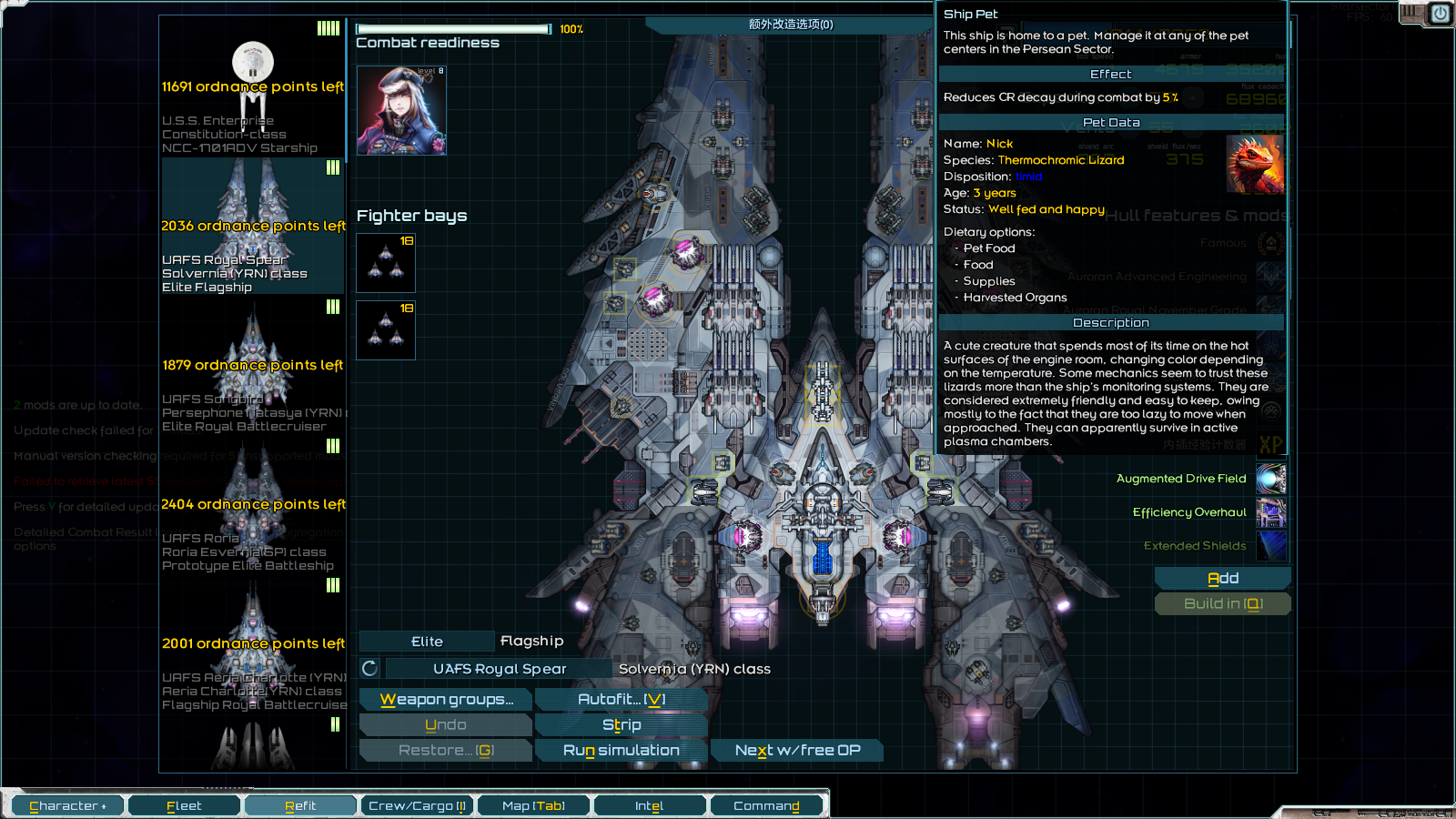Select the Efficiency Overhaul hullmod icon

click(x=1270, y=512)
